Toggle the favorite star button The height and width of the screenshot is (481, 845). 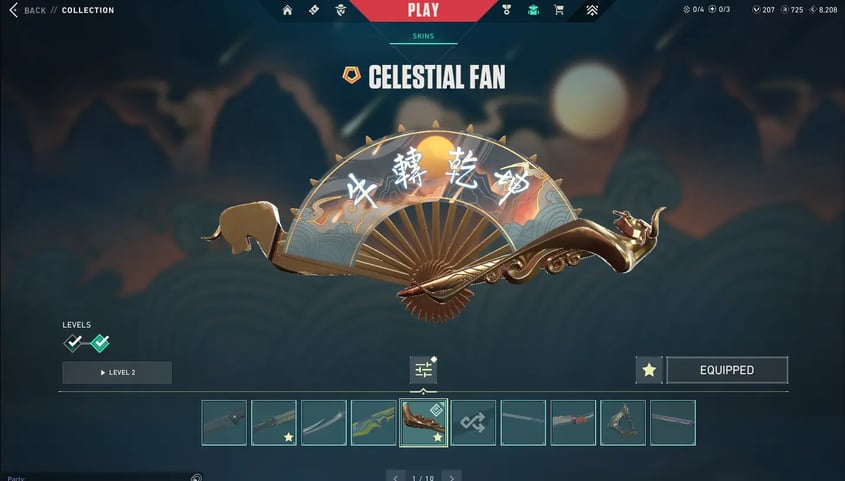tap(649, 370)
